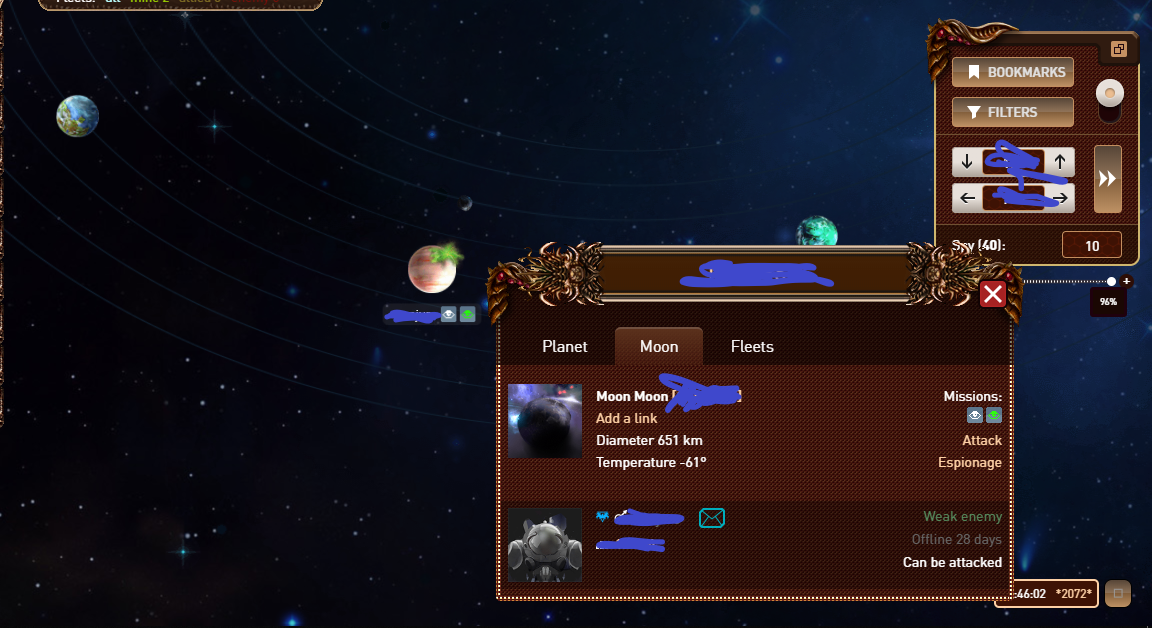The width and height of the screenshot is (1152, 628).
Task: Switch to the Planet tab
Action: click(x=565, y=346)
